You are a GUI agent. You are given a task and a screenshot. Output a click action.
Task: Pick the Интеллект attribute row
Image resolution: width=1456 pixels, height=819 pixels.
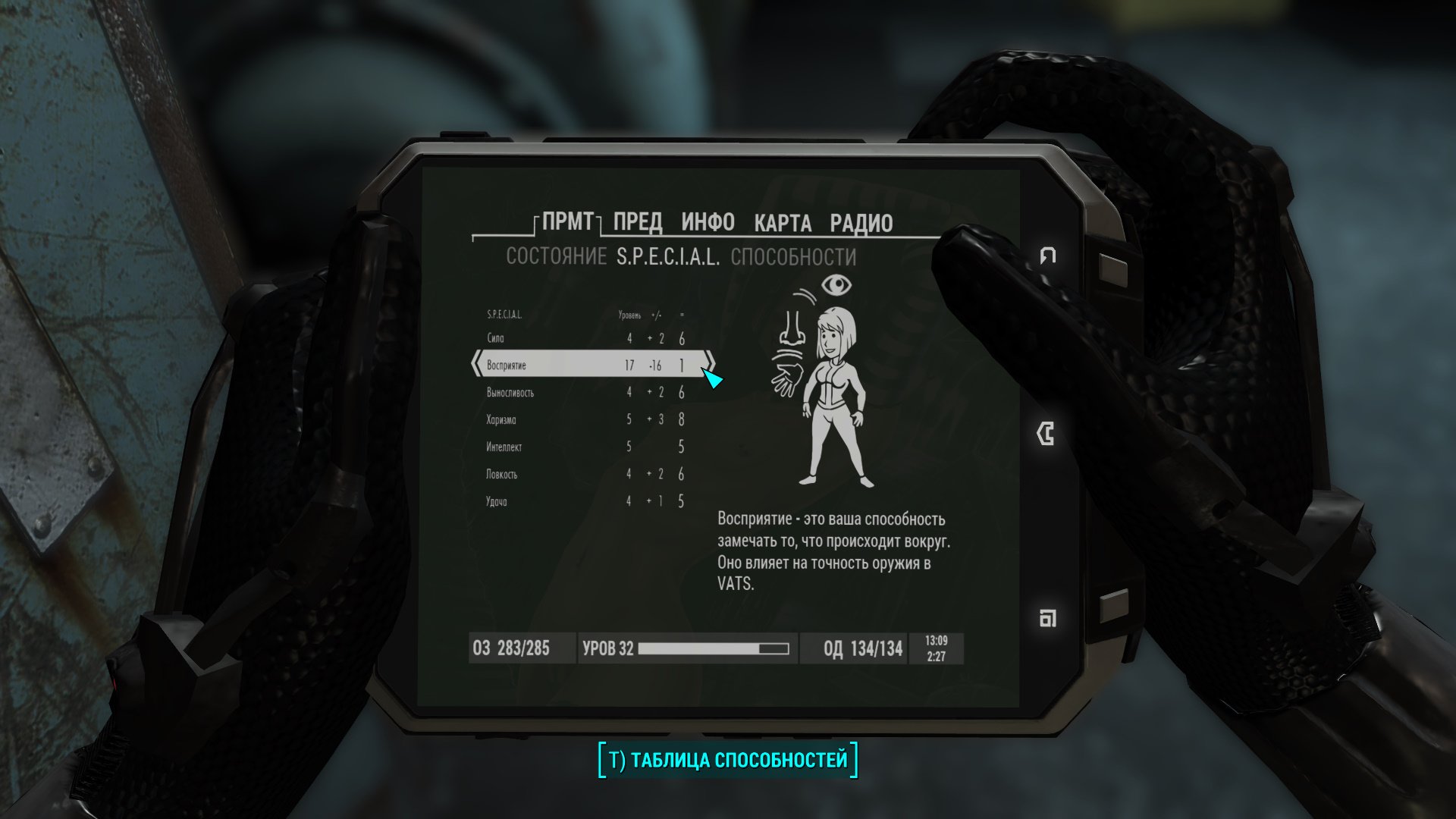pos(584,447)
